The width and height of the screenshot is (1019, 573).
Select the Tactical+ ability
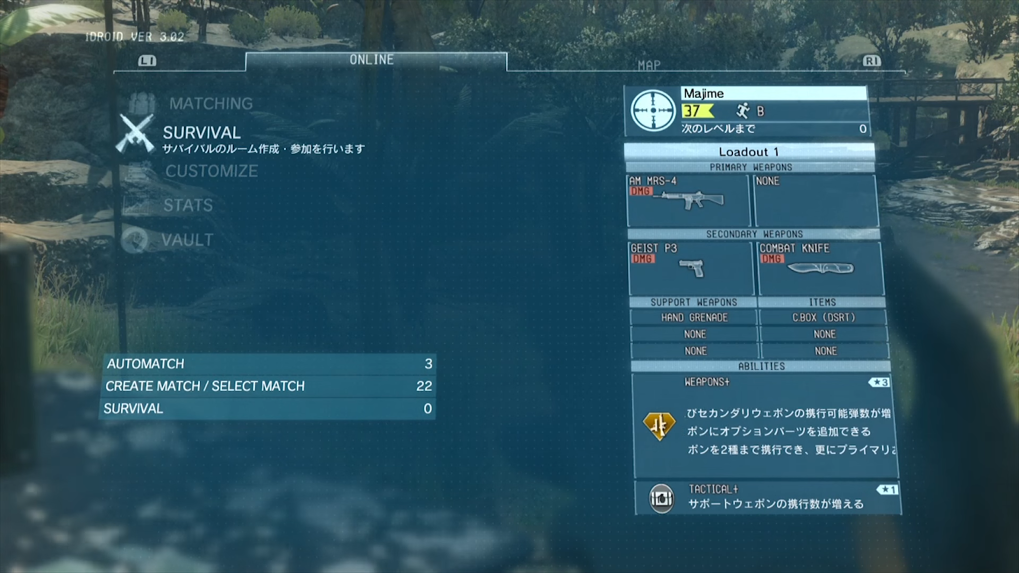766,497
